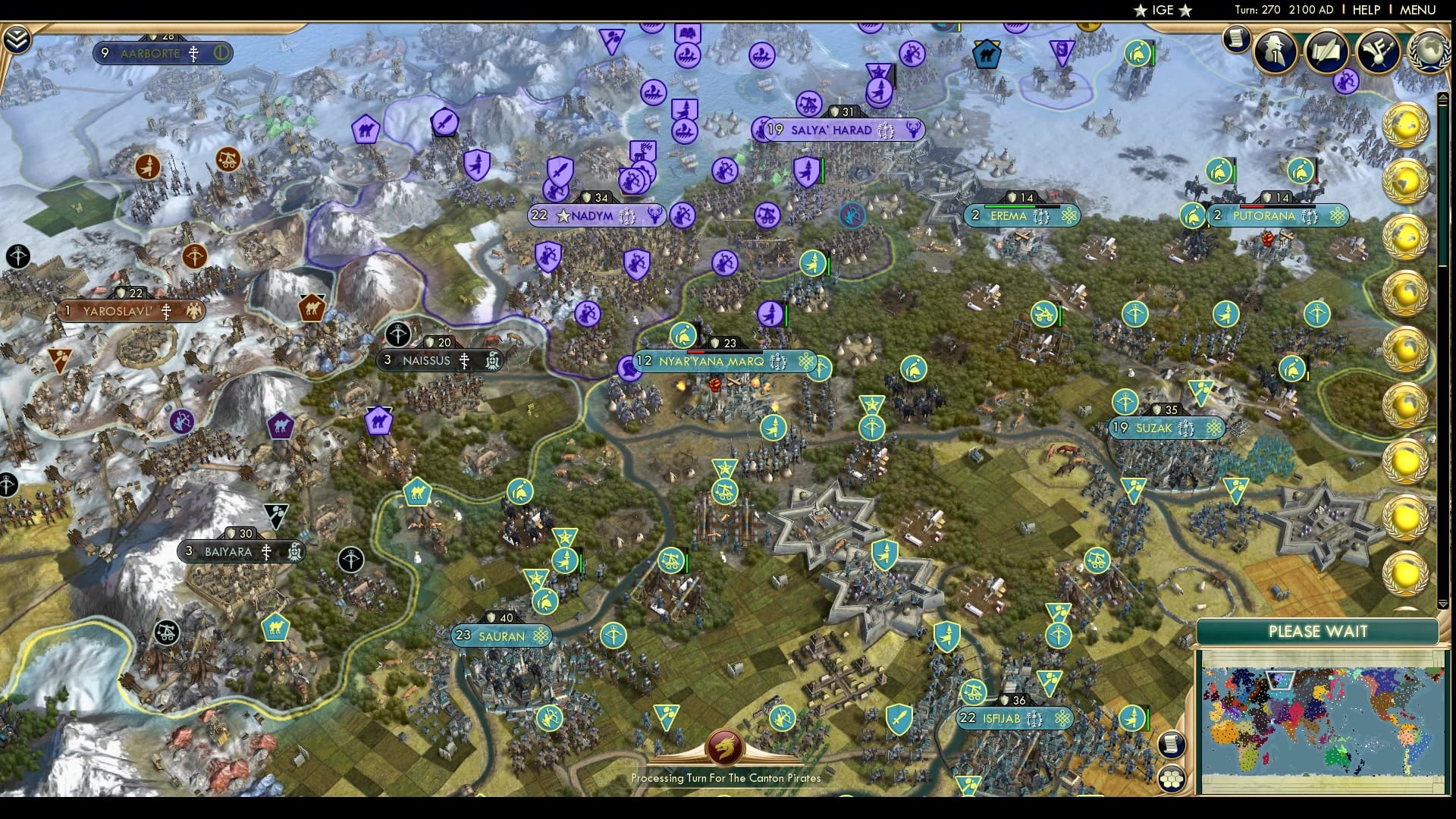The image size is (1456, 819).
Task: Select the Sauran city banner
Action: pos(501,635)
